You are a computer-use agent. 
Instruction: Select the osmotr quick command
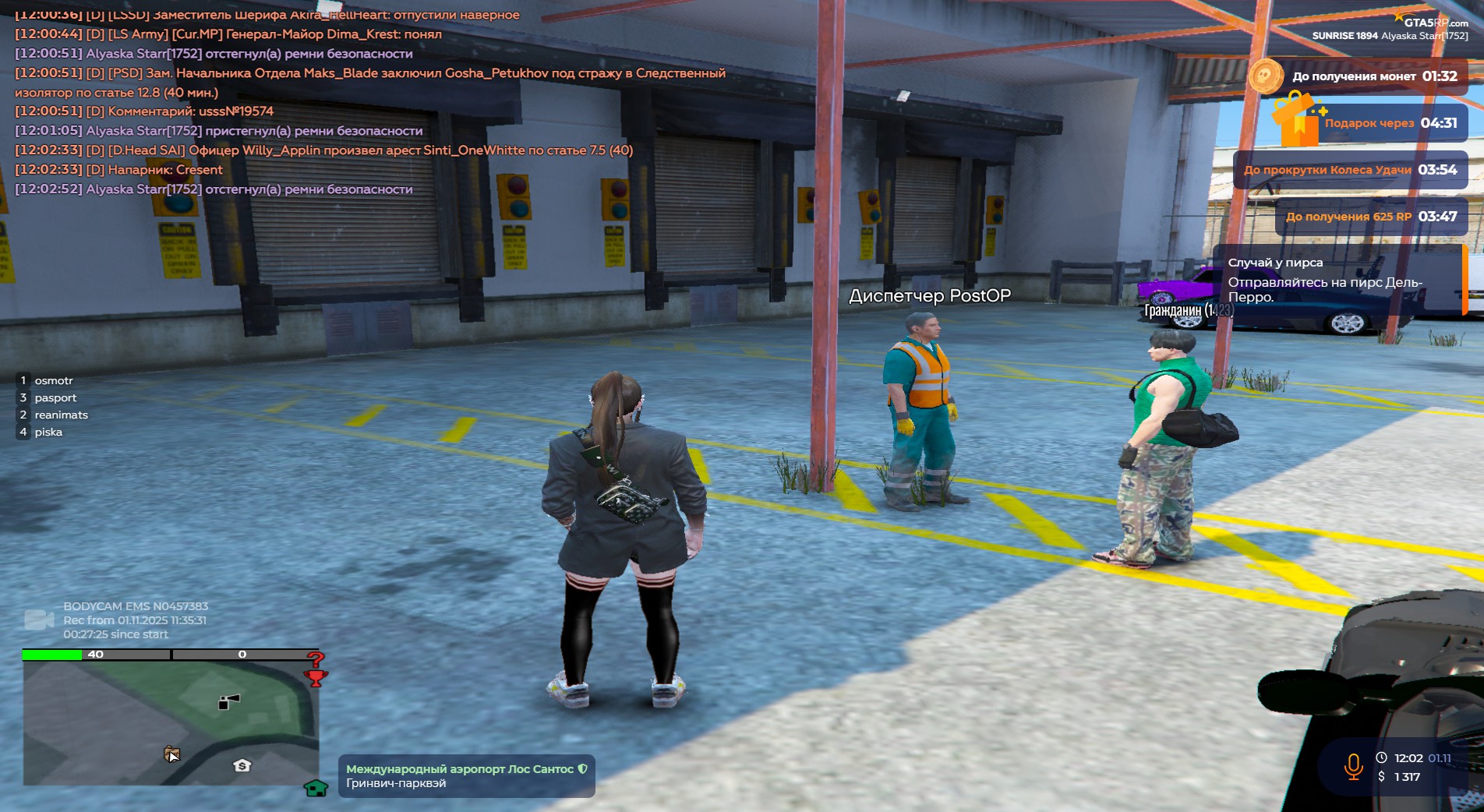53,380
